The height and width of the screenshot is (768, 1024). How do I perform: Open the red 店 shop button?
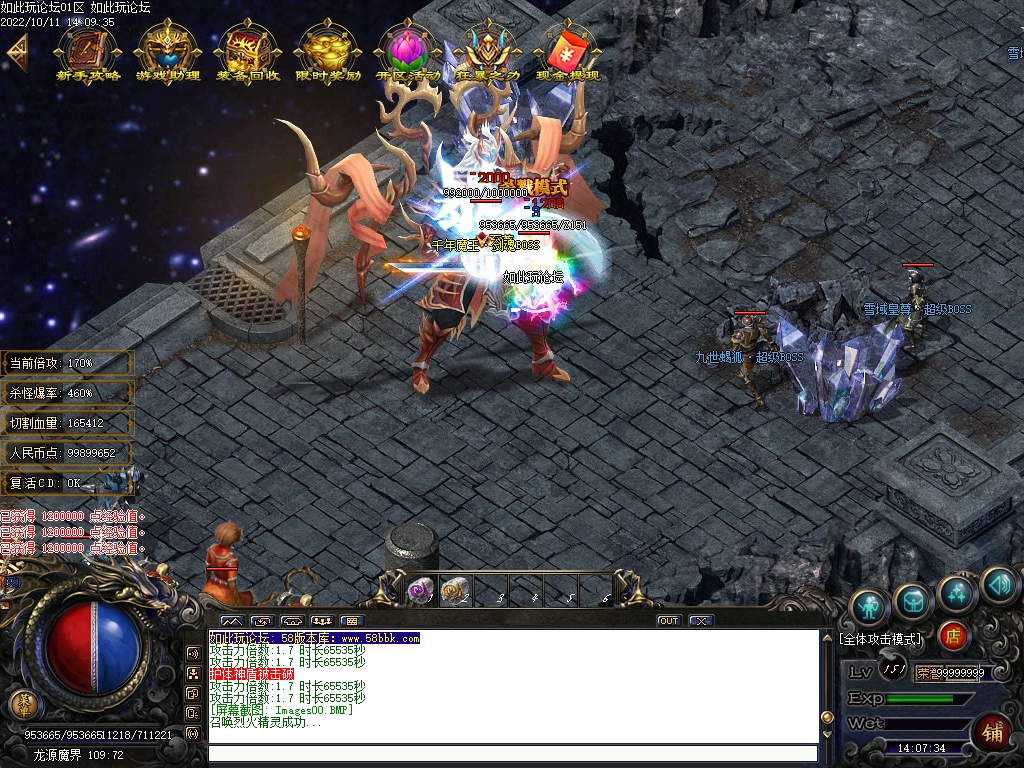[x=953, y=635]
